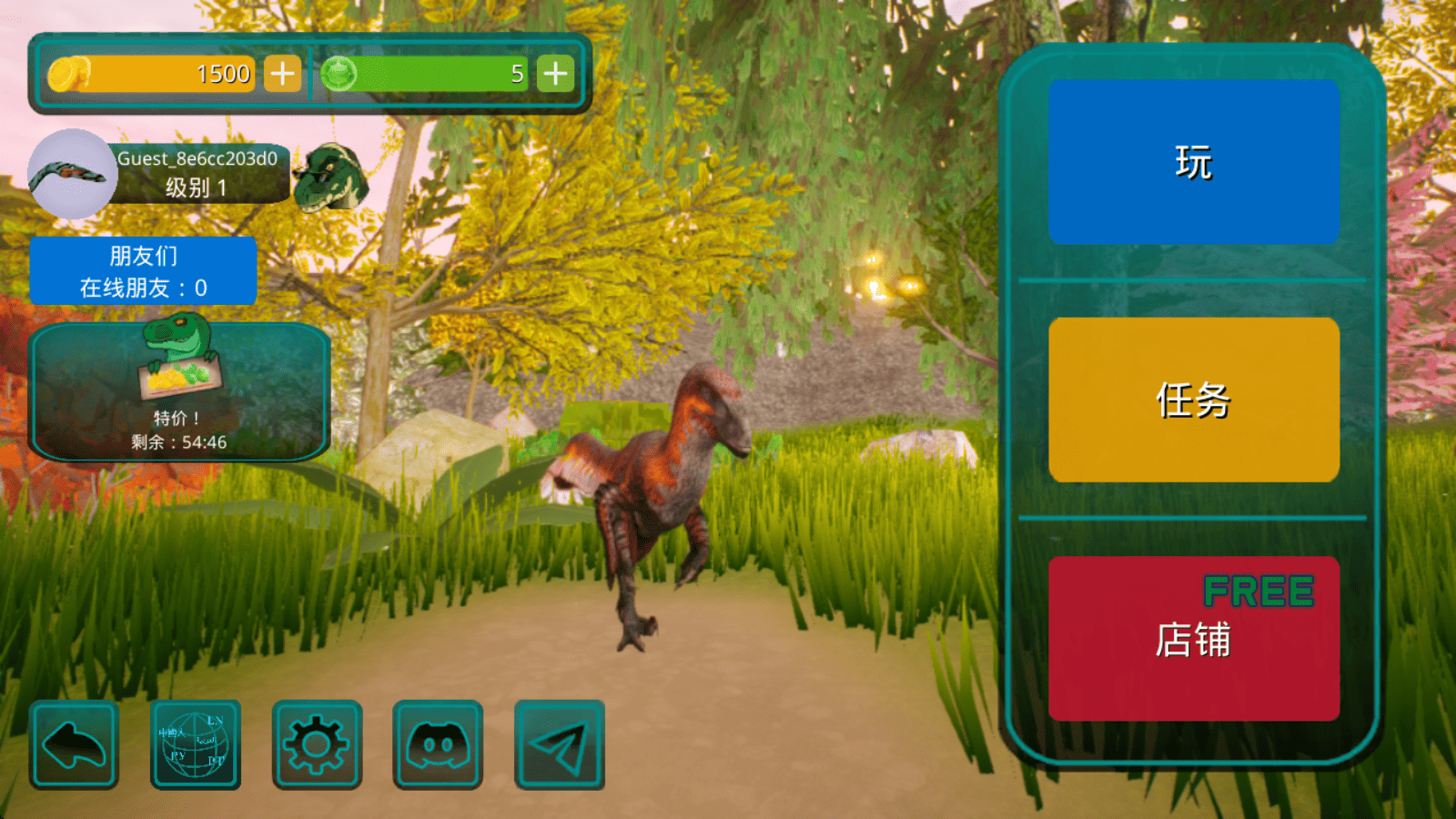
Task: Open the red 店铺 shop button
Action: pos(1193,639)
